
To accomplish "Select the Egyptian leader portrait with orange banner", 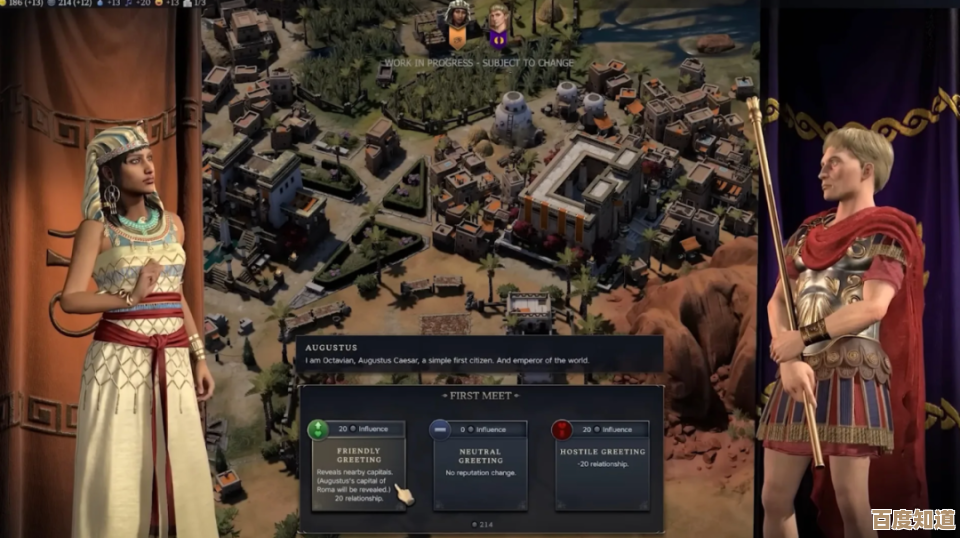I will 457,27.
